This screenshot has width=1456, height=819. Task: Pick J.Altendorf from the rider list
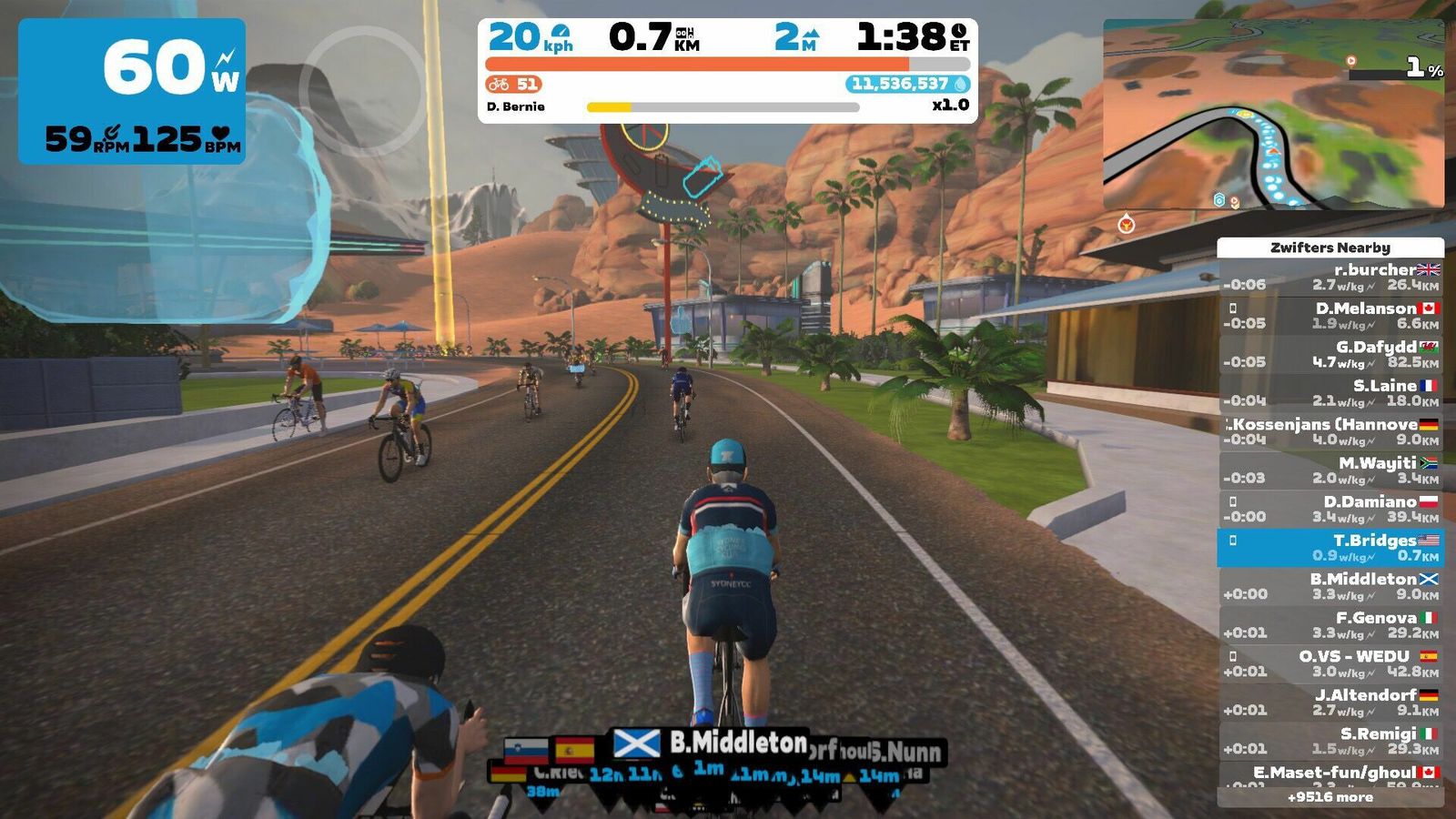(x=1330, y=703)
